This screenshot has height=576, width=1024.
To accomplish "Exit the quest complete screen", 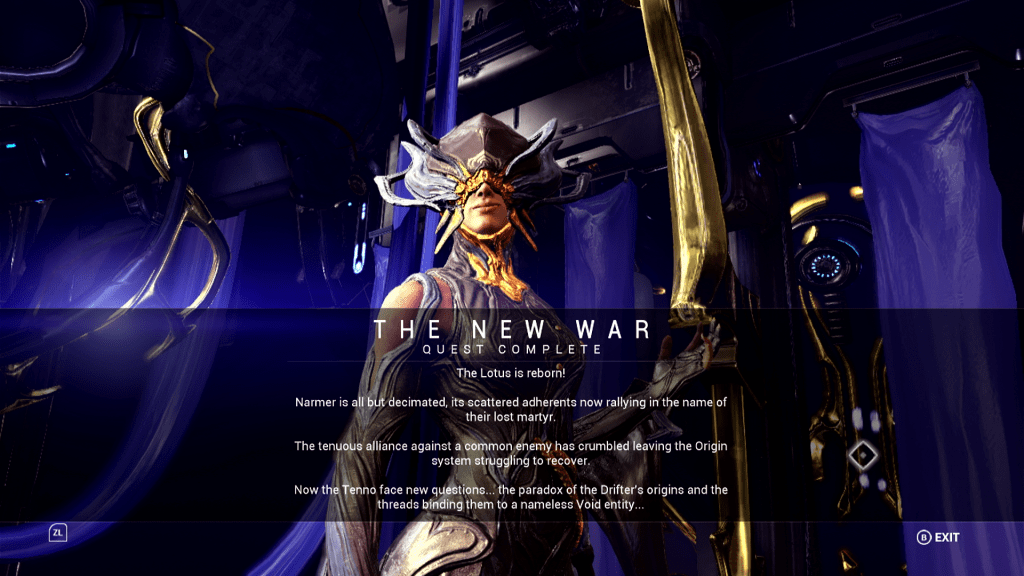I will (x=938, y=537).
